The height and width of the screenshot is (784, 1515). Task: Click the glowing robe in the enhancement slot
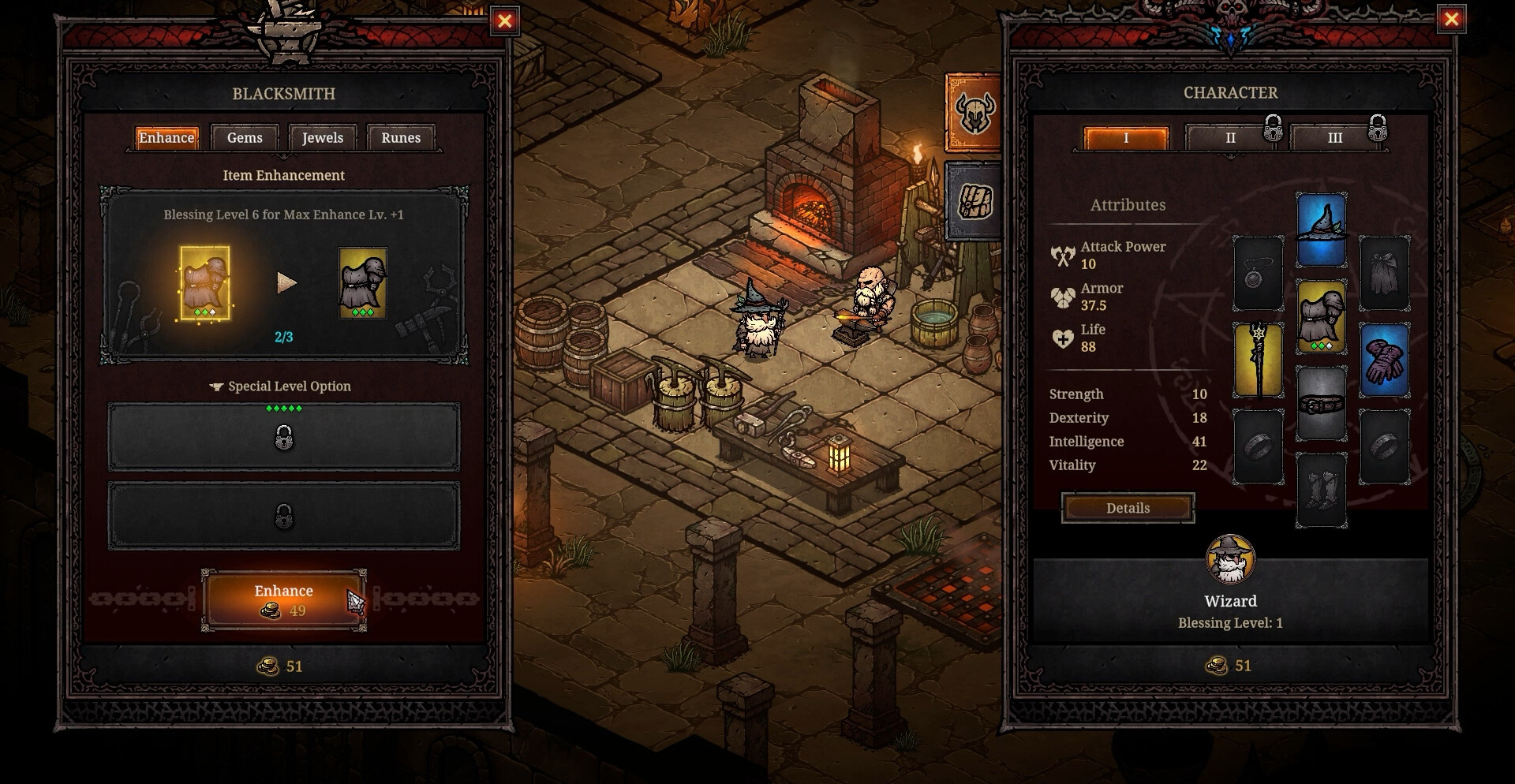(x=205, y=282)
